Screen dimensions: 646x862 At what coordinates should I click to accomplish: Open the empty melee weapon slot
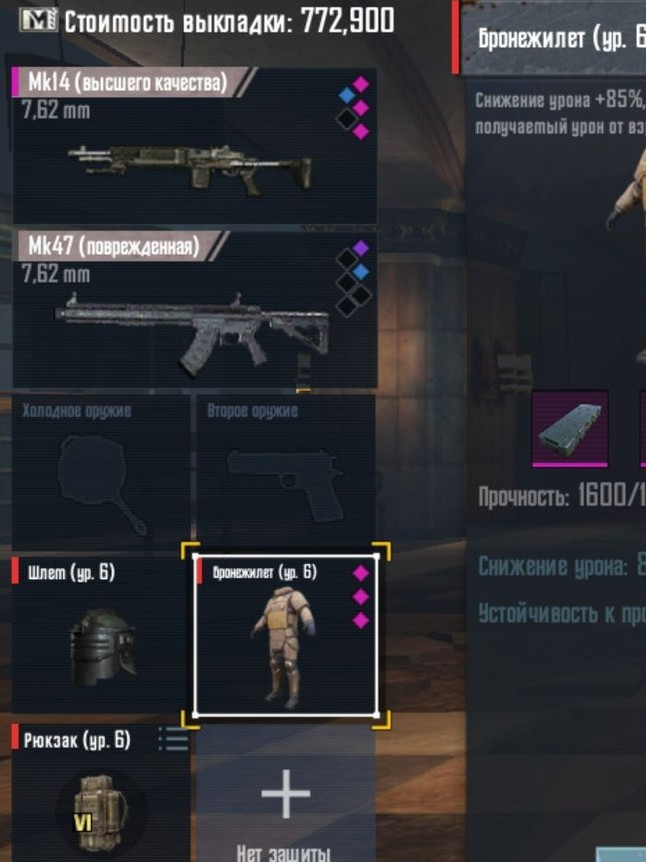tap(100, 470)
